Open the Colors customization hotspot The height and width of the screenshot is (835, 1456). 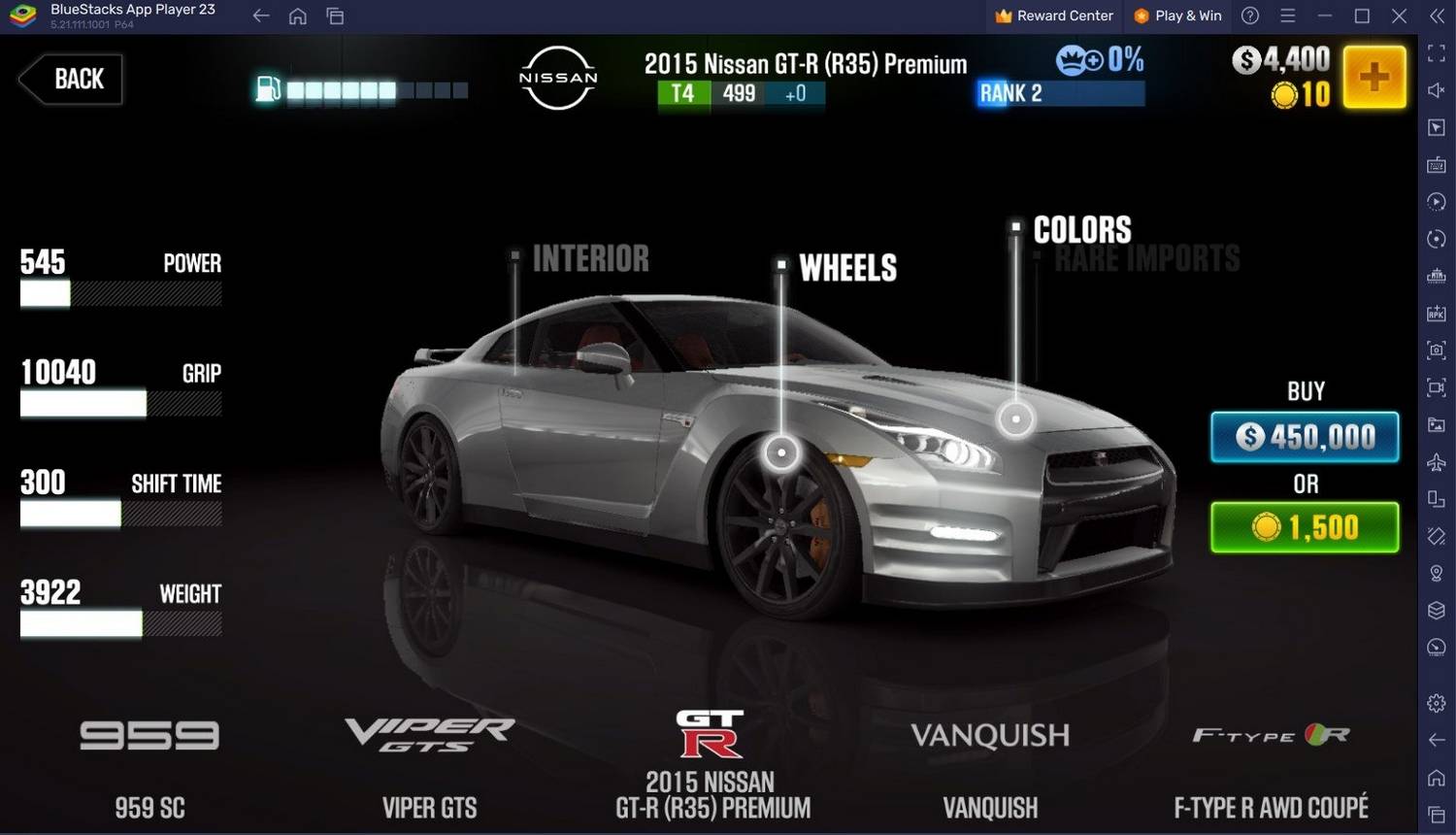click(x=1016, y=419)
